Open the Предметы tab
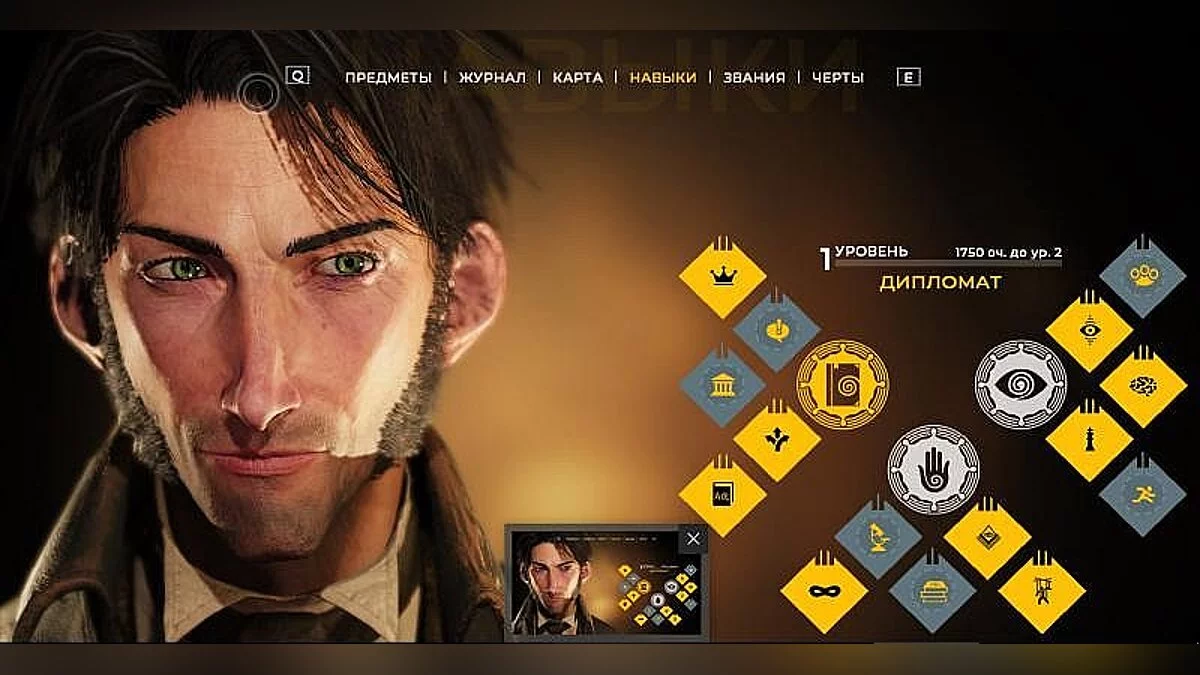Screen dimensions: 1200x675 pyautogui.click(x=388, y=77)
